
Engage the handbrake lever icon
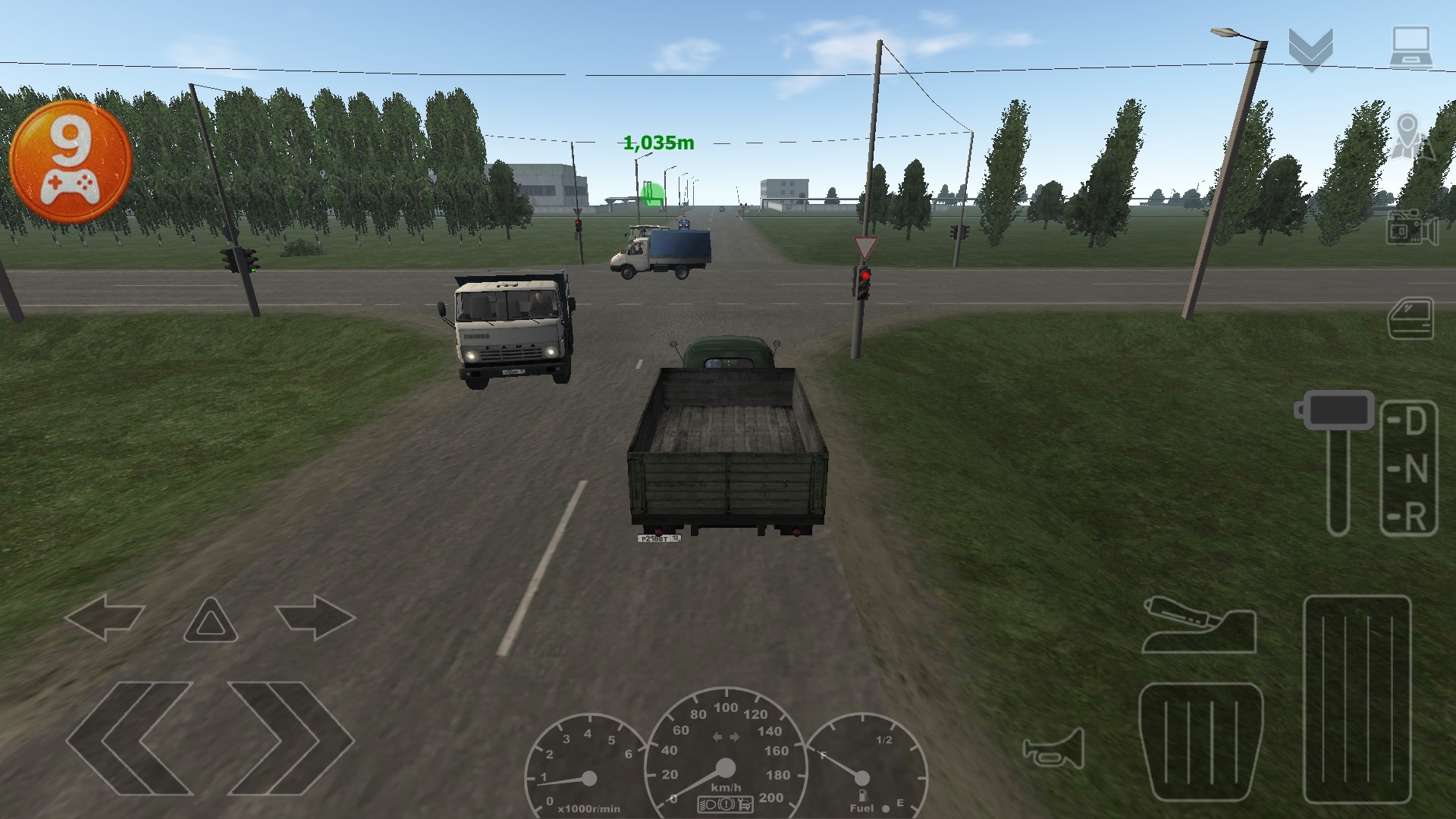[1199, 626]
